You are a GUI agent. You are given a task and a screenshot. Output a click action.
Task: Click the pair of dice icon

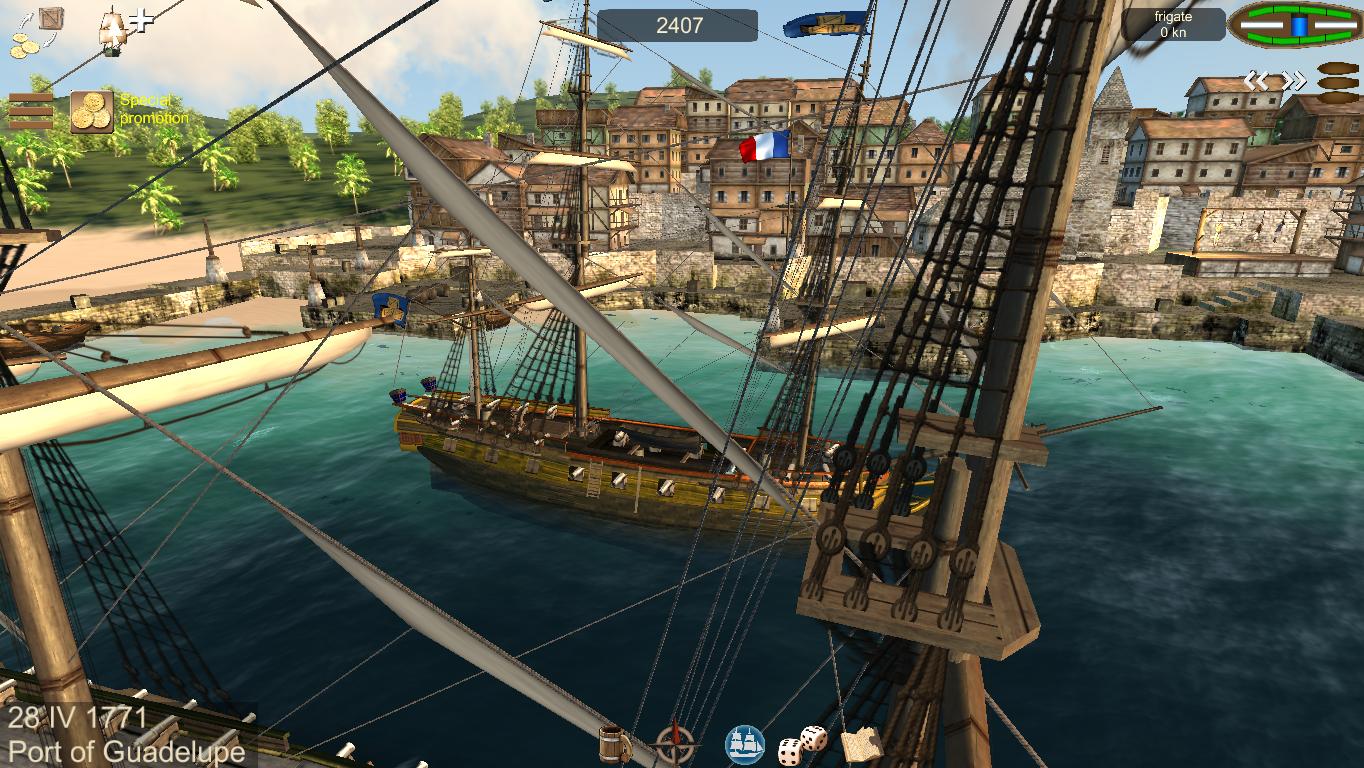(x=803, y=744)
